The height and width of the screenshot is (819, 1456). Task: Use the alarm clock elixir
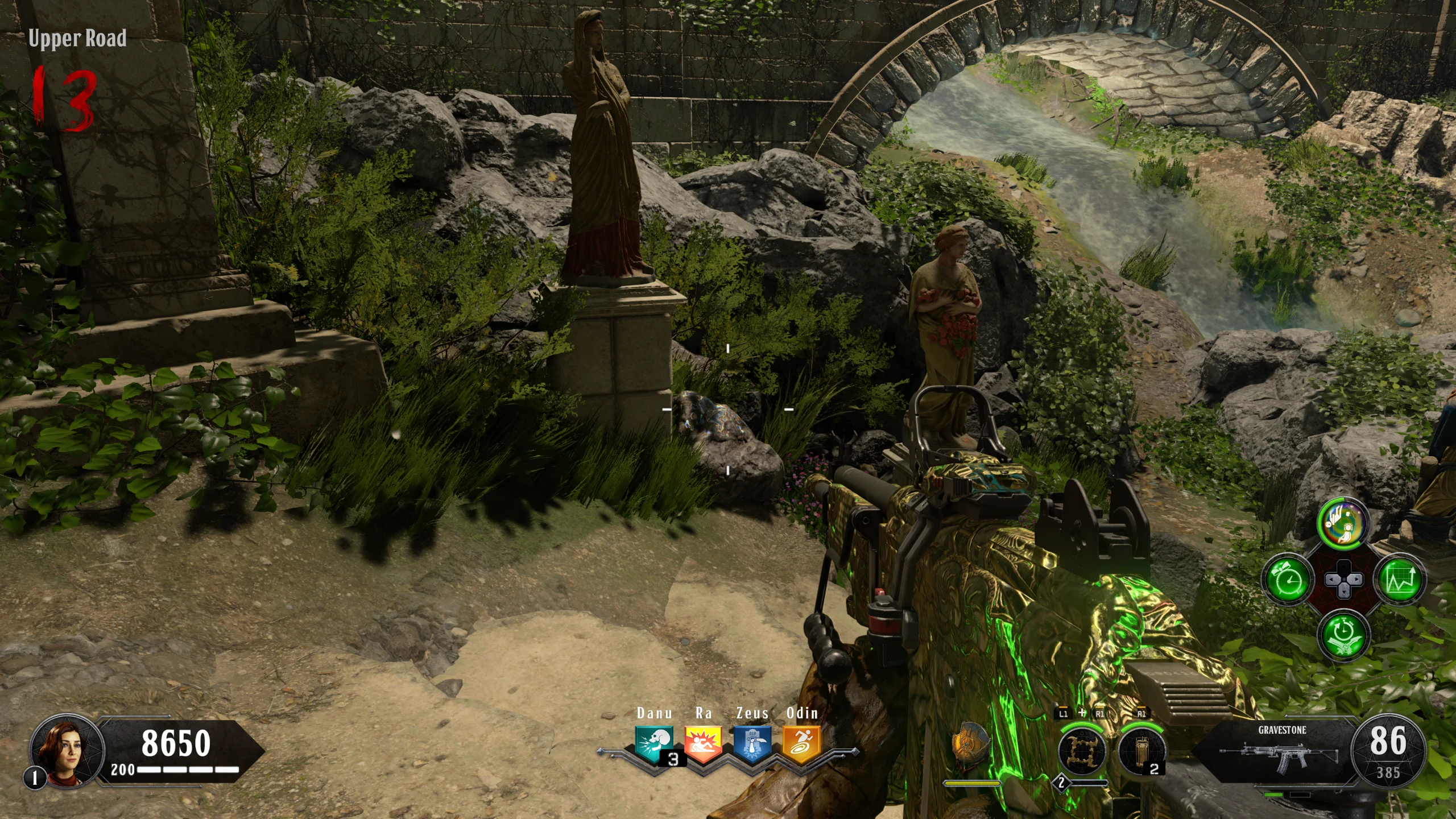coord(1288,580)
